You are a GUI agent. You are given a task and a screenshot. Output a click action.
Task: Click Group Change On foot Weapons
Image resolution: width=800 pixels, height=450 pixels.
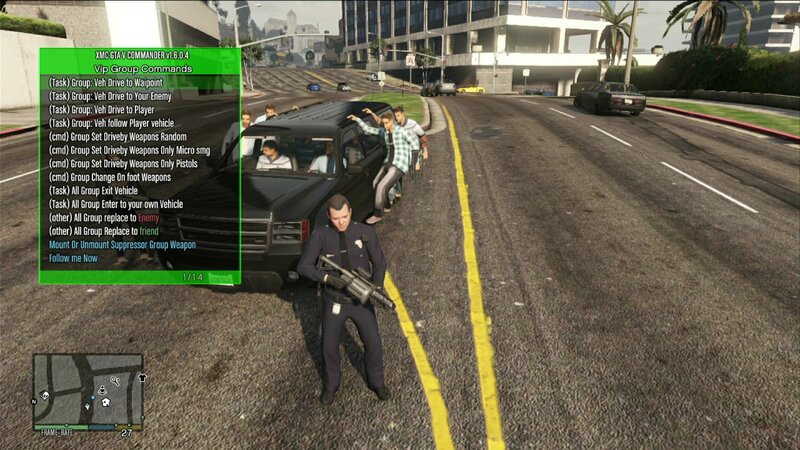pos(110,177)
